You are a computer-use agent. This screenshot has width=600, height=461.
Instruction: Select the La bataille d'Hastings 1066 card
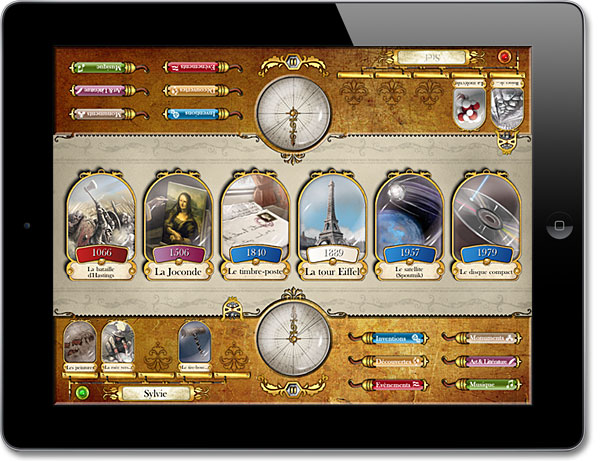coord(98,225)
